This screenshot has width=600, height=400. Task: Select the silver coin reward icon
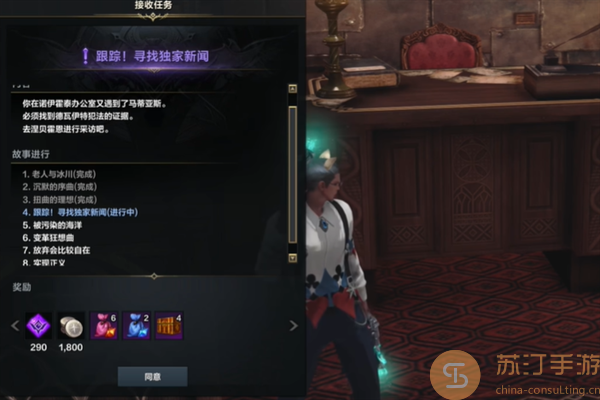71,325
